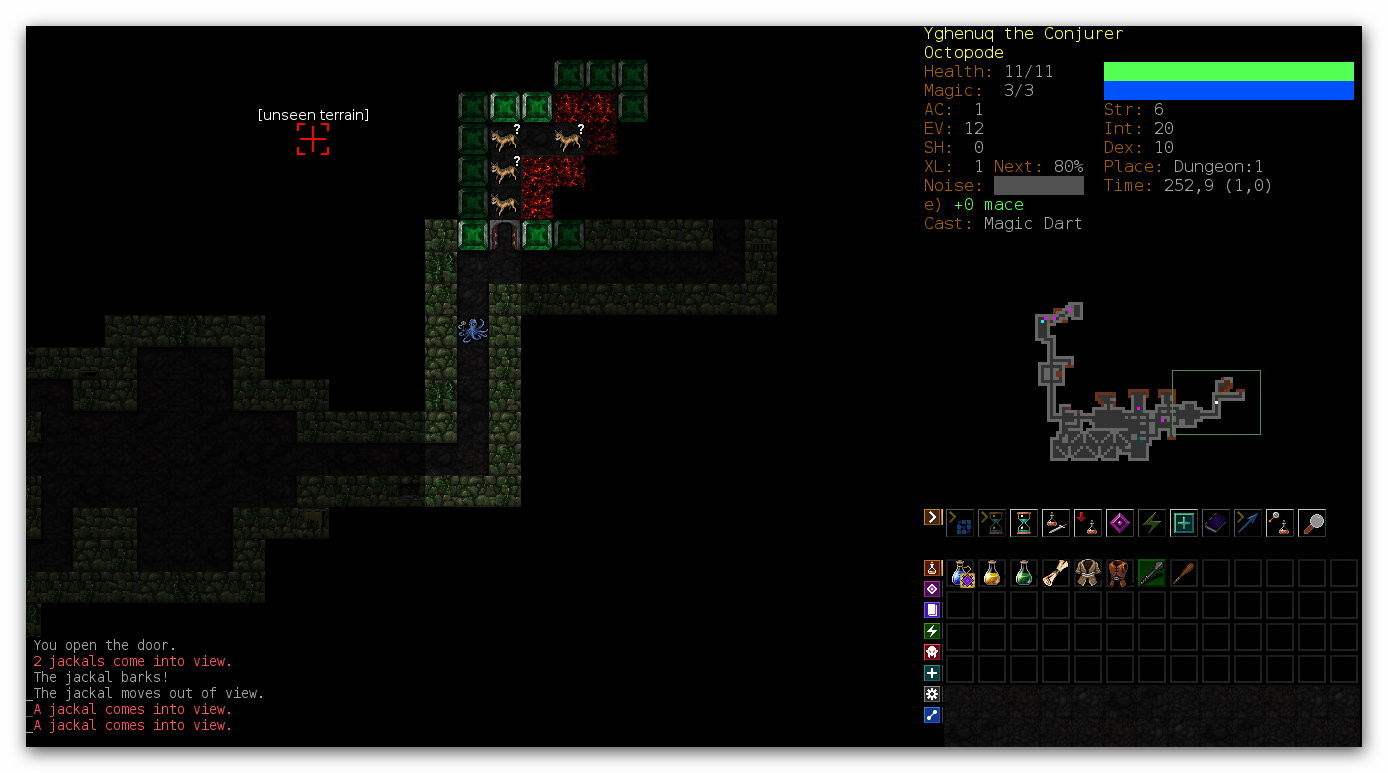Open the gear settings tab
1388x773 pixels.
932,694
